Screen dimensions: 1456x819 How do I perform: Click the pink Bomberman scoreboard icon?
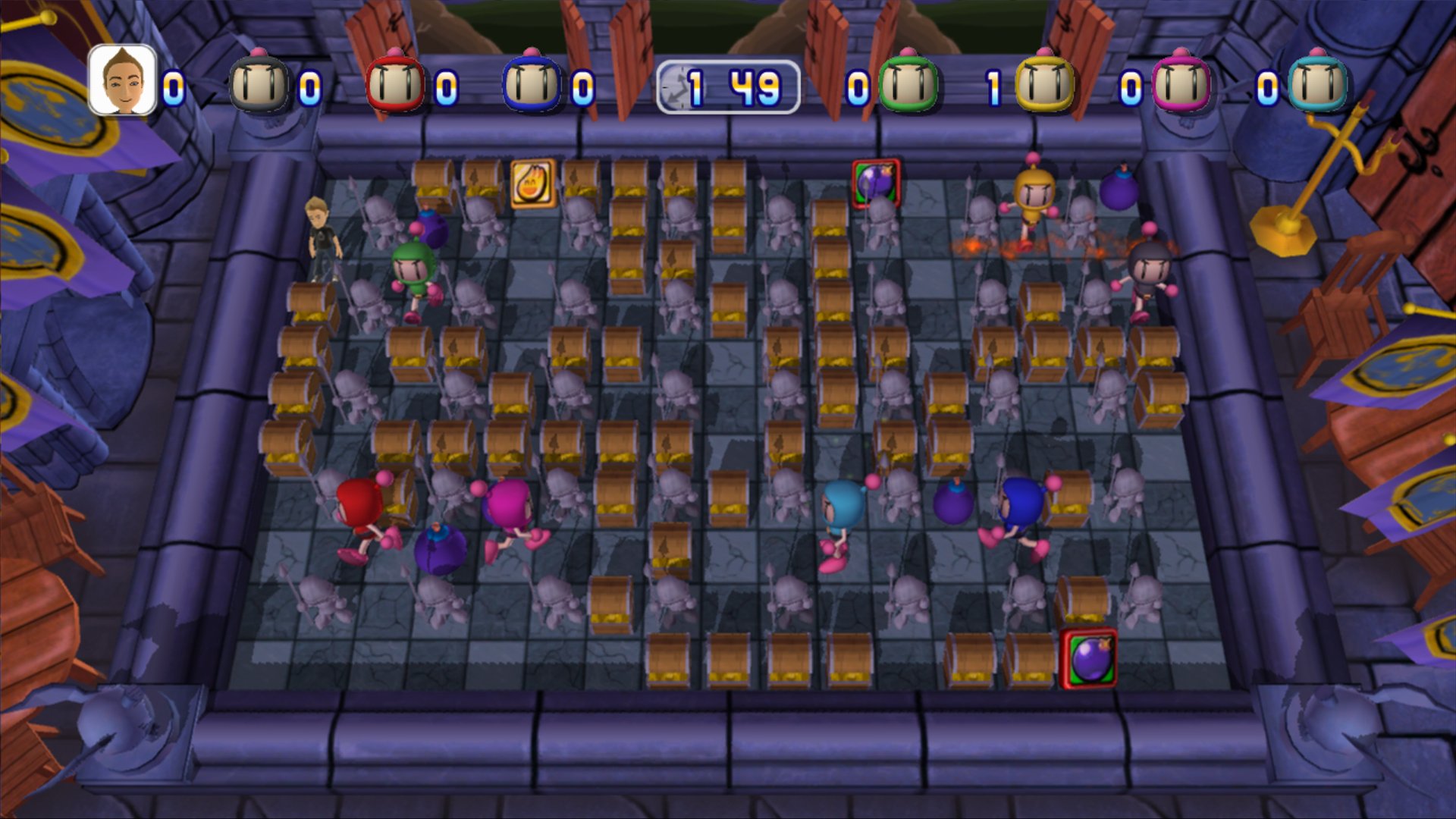point(1183,82)
